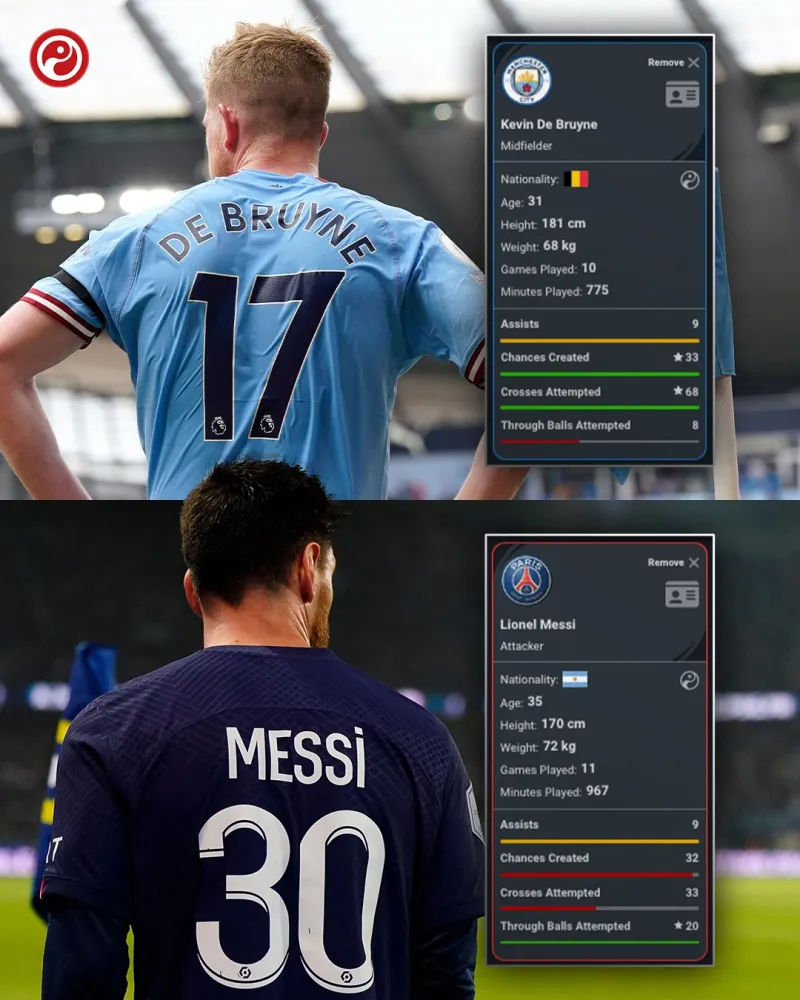
Task: Remove Kevin De Bruyne's comparison card
Action: coord(673,62)
